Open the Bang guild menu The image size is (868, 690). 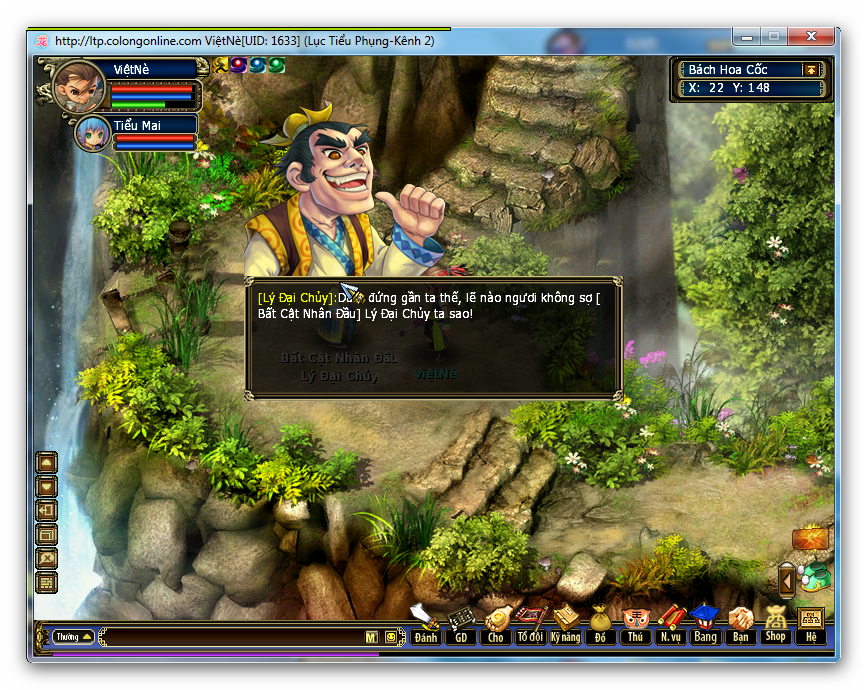coord(705,625)
